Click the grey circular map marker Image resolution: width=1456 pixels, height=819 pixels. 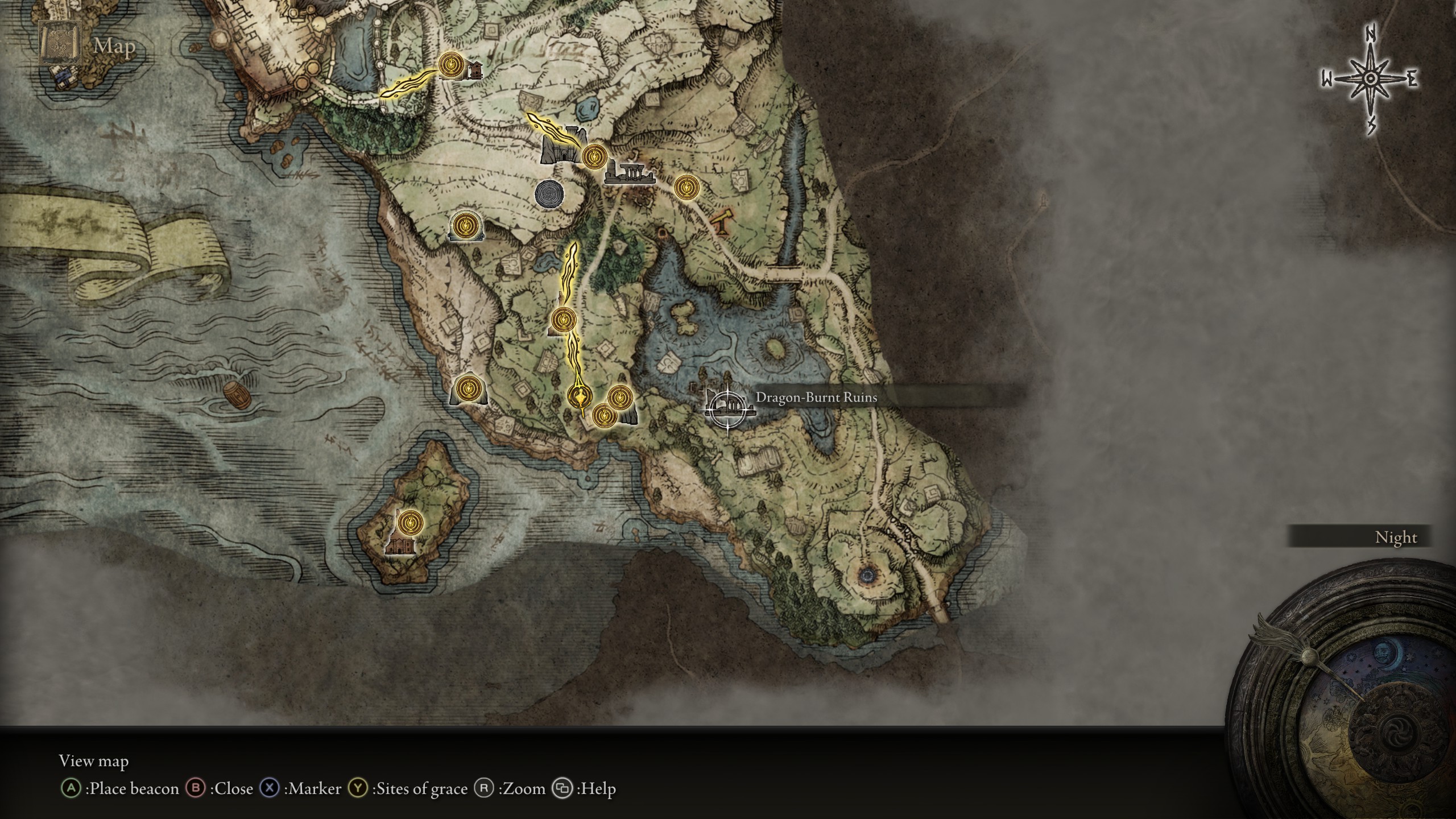coord(550,194)
